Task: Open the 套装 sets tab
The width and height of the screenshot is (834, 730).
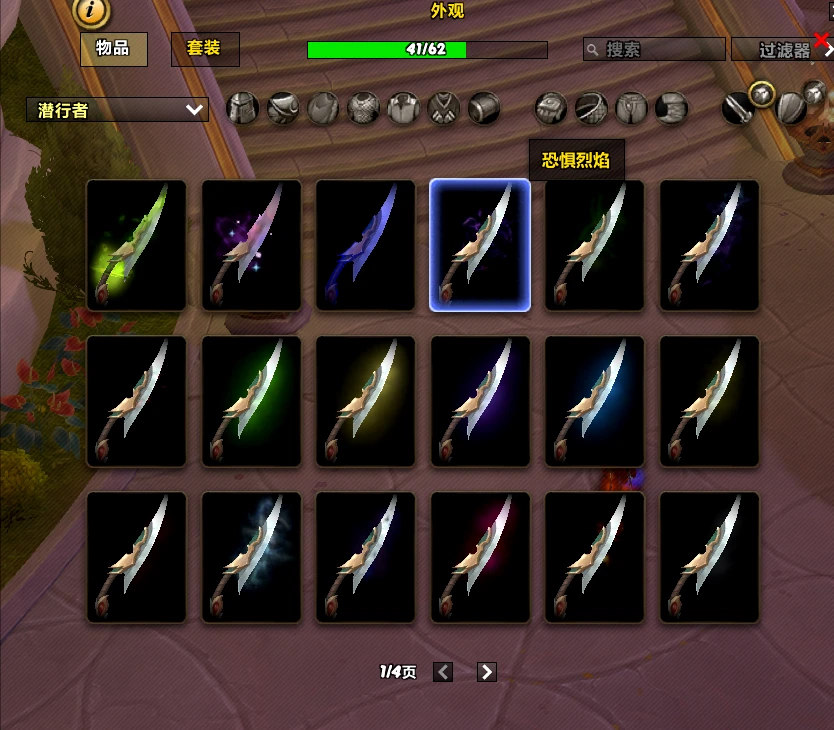Action: click(x=204, y=48)
